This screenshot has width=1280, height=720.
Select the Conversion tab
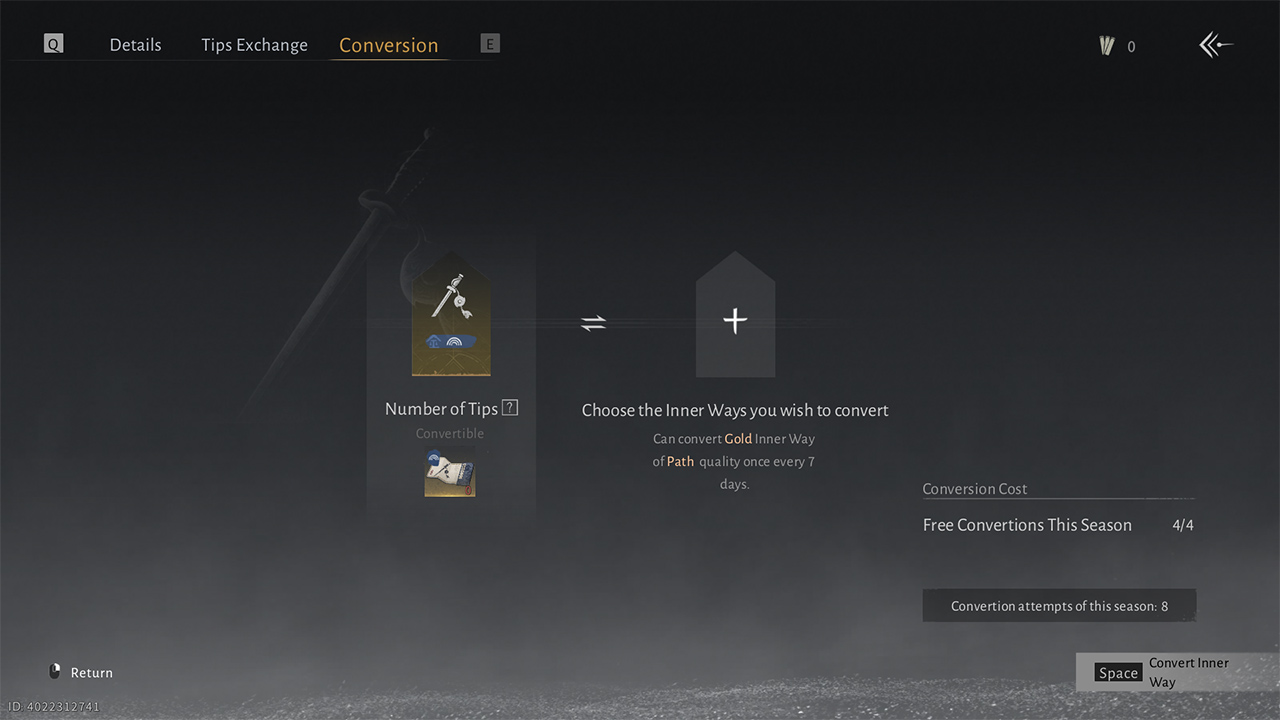coord(388,45)
